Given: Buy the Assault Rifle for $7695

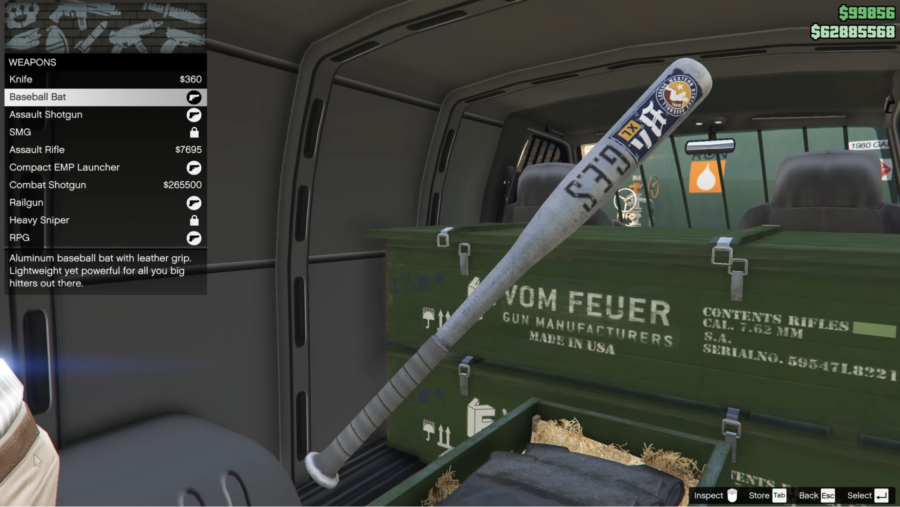Looking at the screenshot, I should coord(105,150).
